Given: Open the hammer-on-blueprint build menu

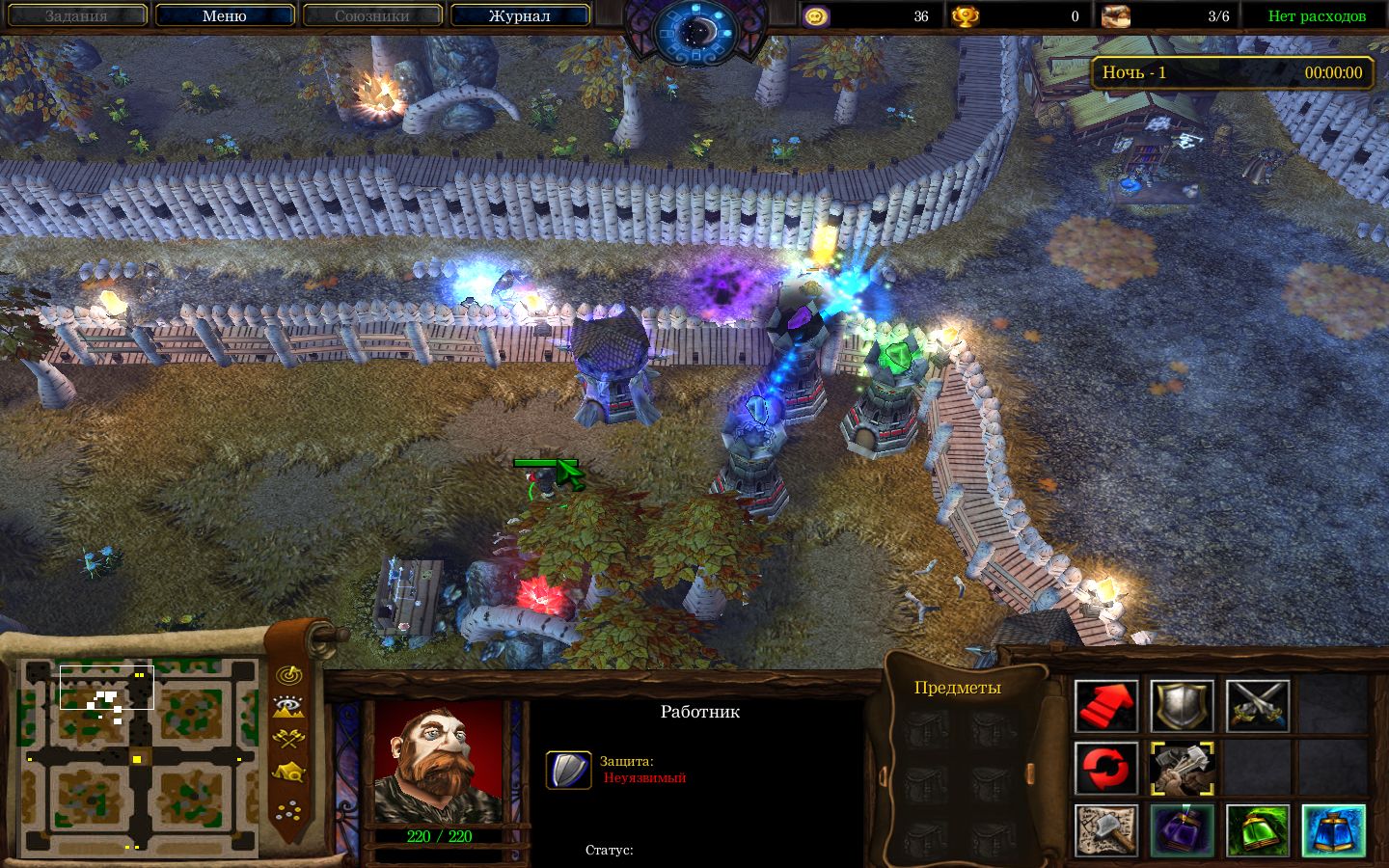Looking at the screenshot, I should click(x=1106, y=830).
